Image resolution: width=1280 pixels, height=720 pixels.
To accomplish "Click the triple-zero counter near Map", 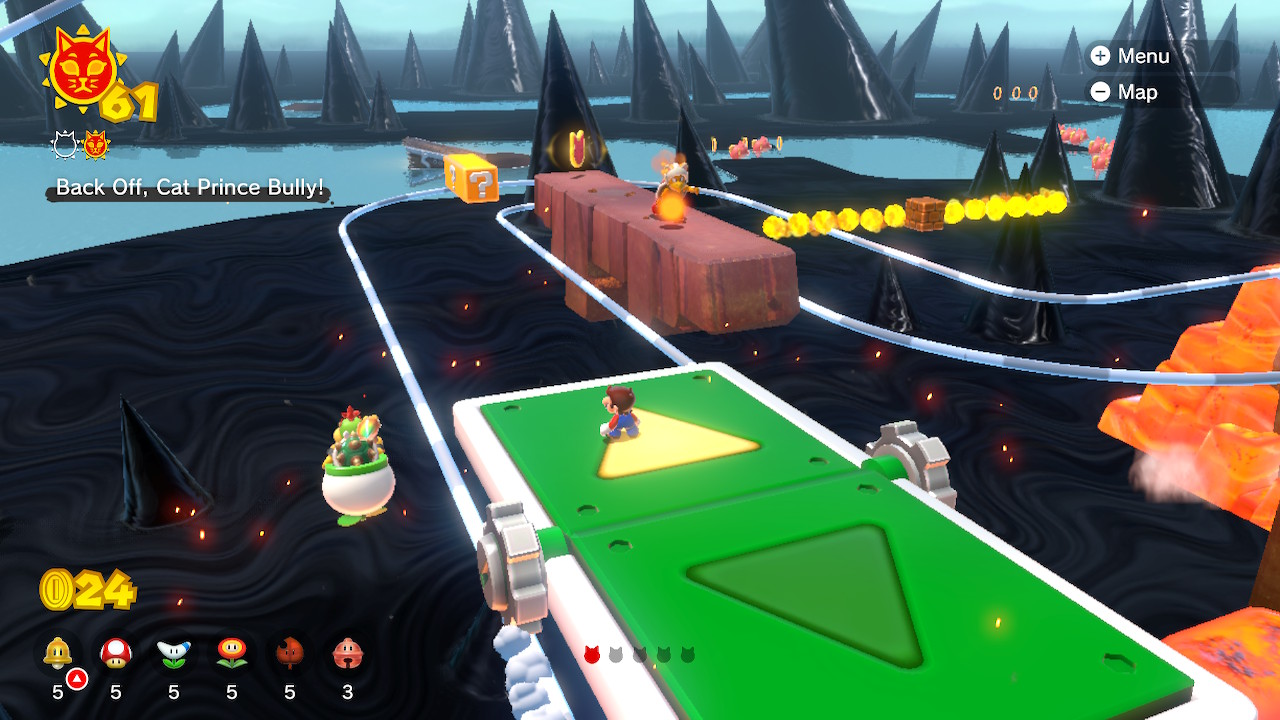I will (x=1014, y=92).
